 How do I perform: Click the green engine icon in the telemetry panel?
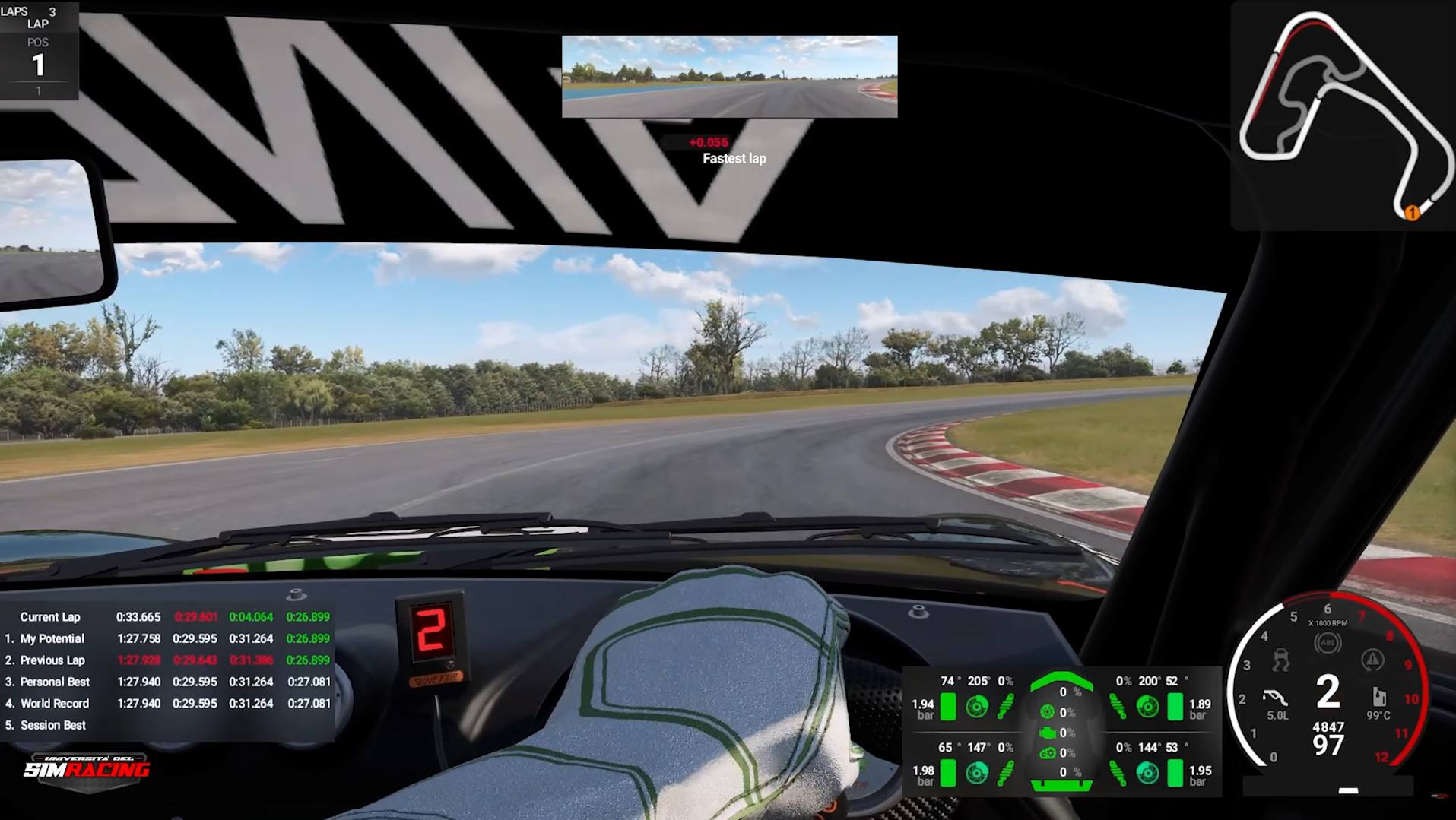point(1048,732)
